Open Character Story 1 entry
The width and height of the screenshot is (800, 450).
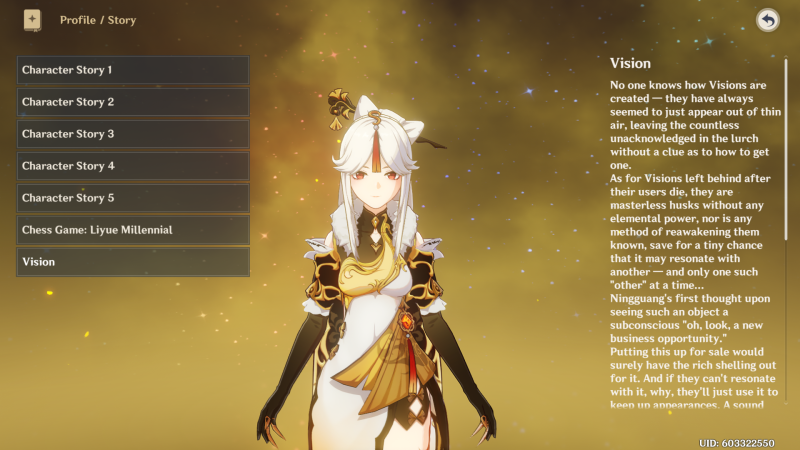(x=132, y=70)
